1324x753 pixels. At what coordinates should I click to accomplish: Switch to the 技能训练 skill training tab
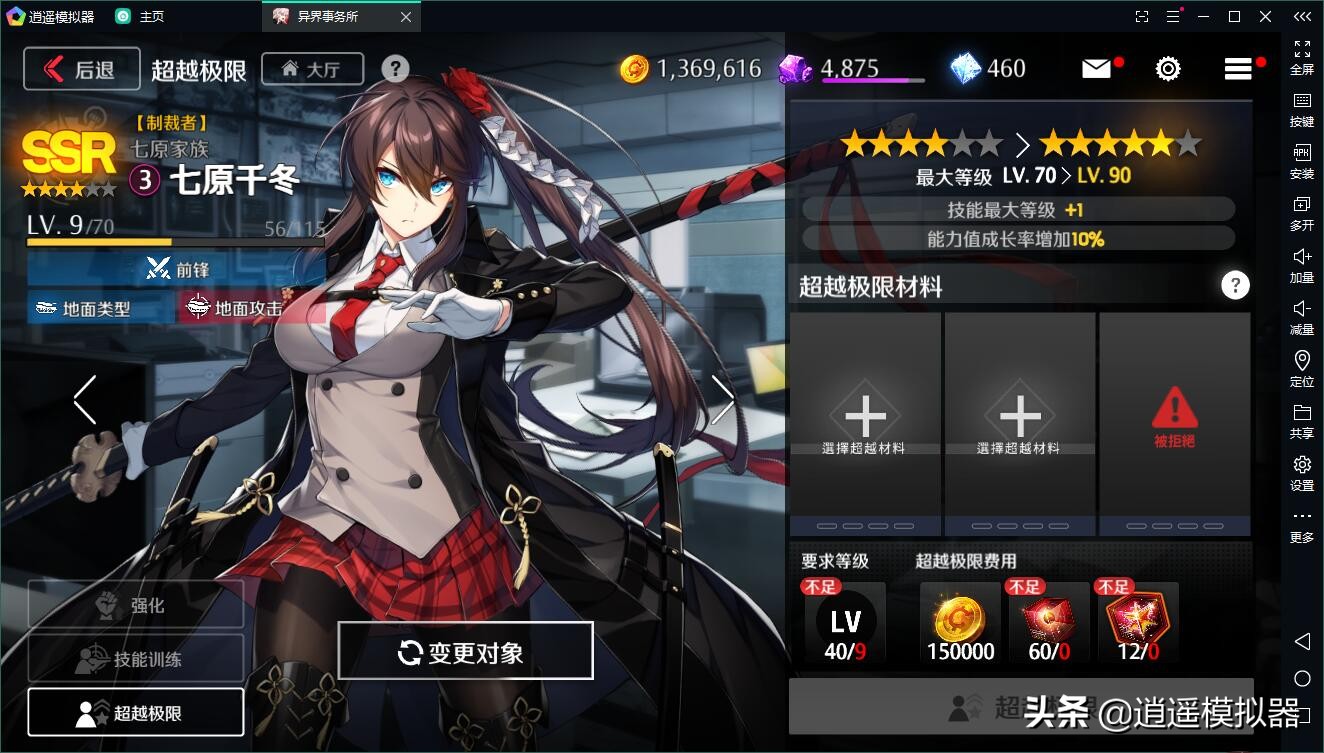tap(136, 659)
